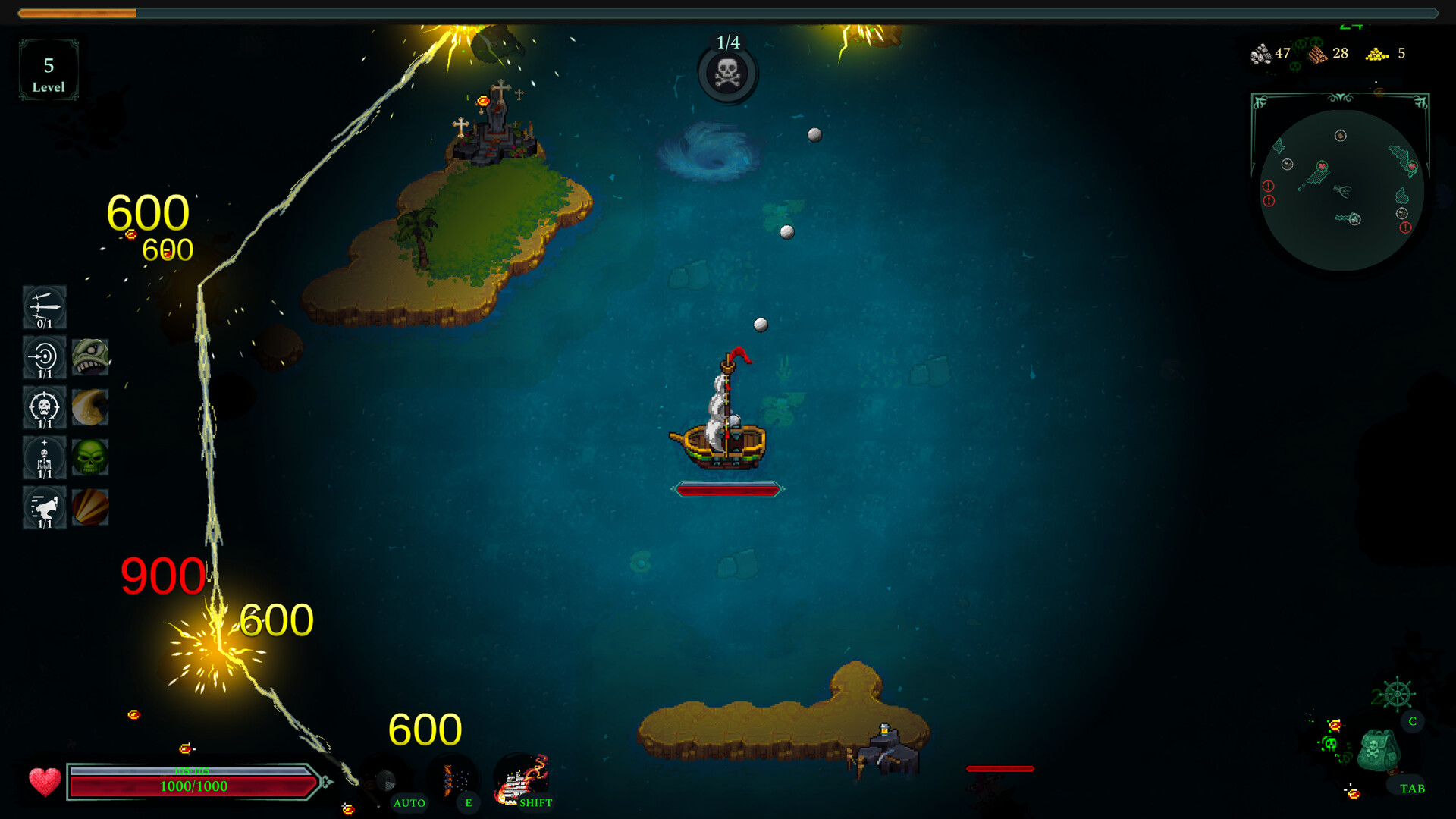Expand the skull kill counter showing 1/4
The height and width of the screenshot is (819, 1456).
(726, 74)
